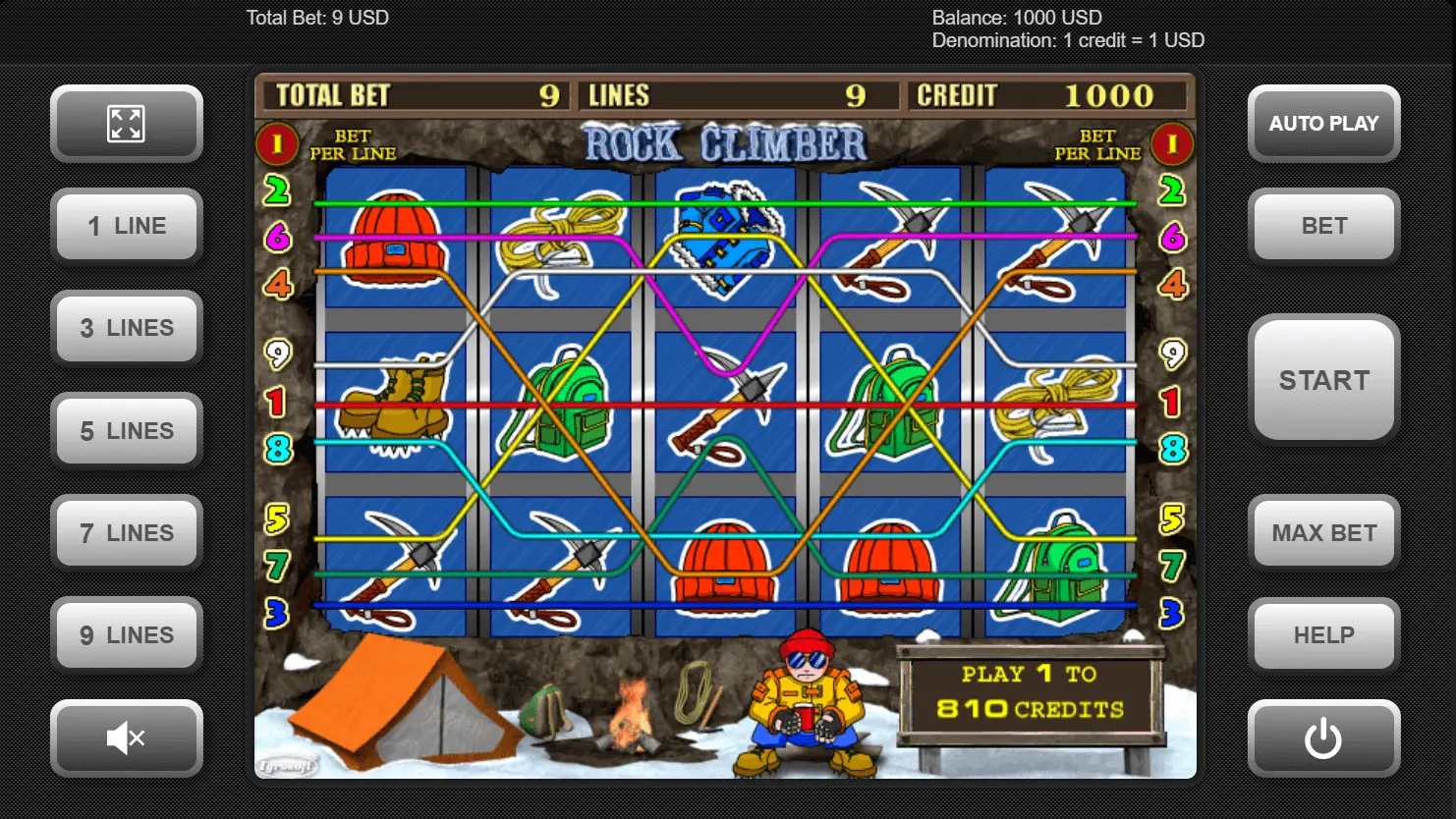
Task: Set play to 5 LINES
Action: click(x=126, y=430)
